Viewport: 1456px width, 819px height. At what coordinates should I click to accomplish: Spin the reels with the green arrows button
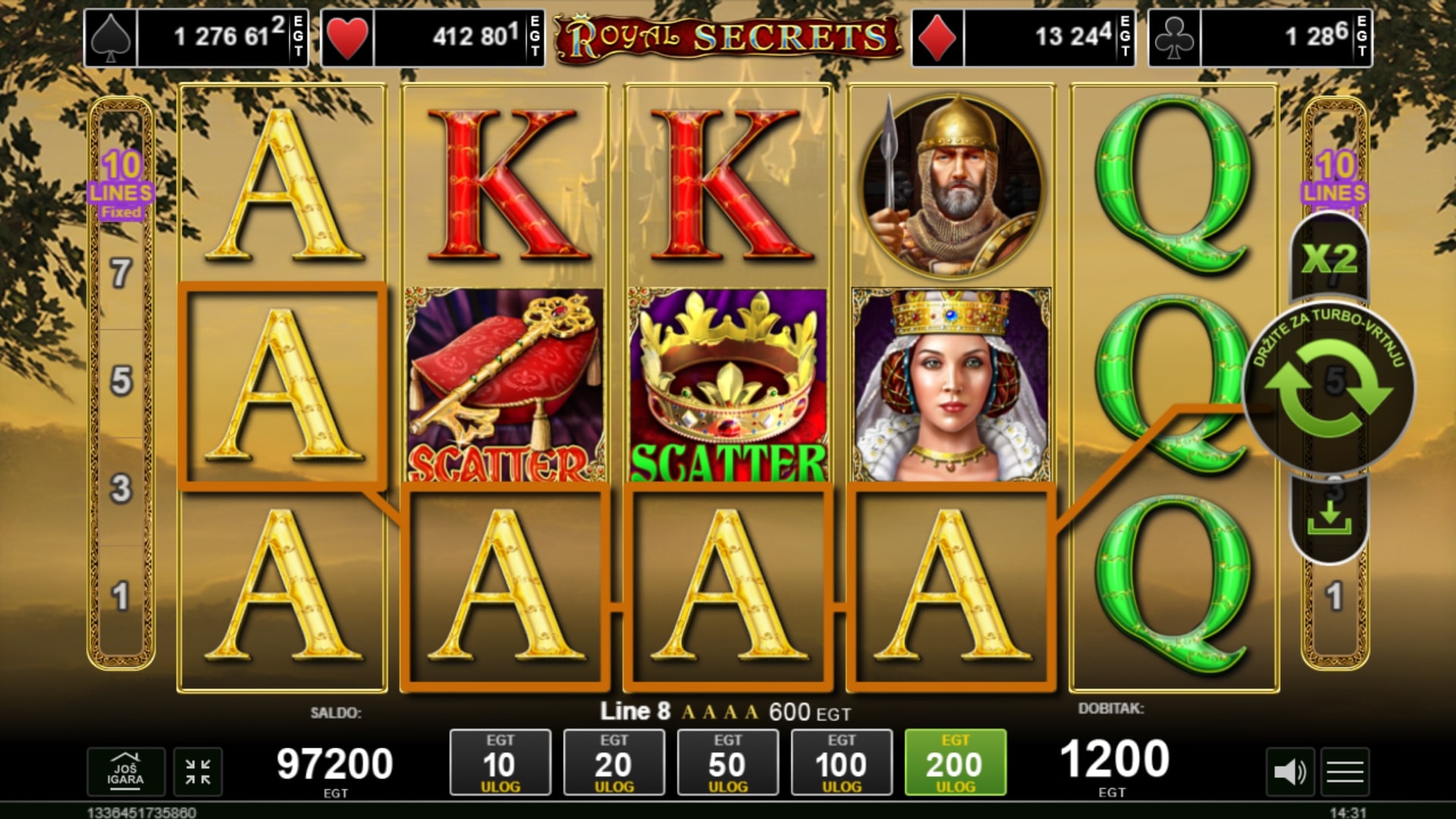click(x=1329, y=388)
